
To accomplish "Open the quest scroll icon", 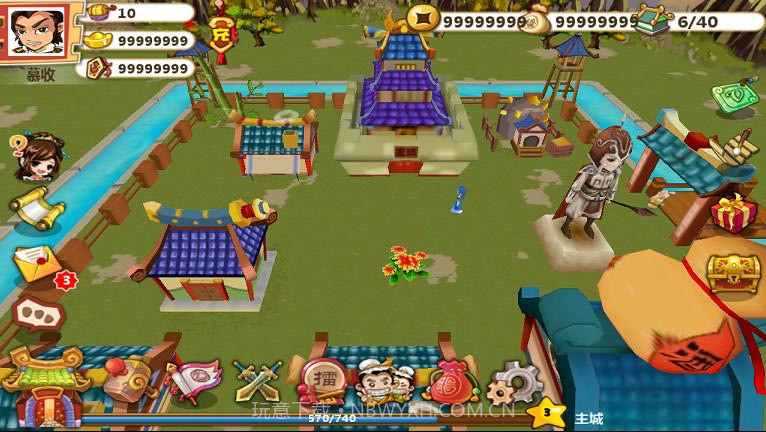I will (x=36, y=207).
